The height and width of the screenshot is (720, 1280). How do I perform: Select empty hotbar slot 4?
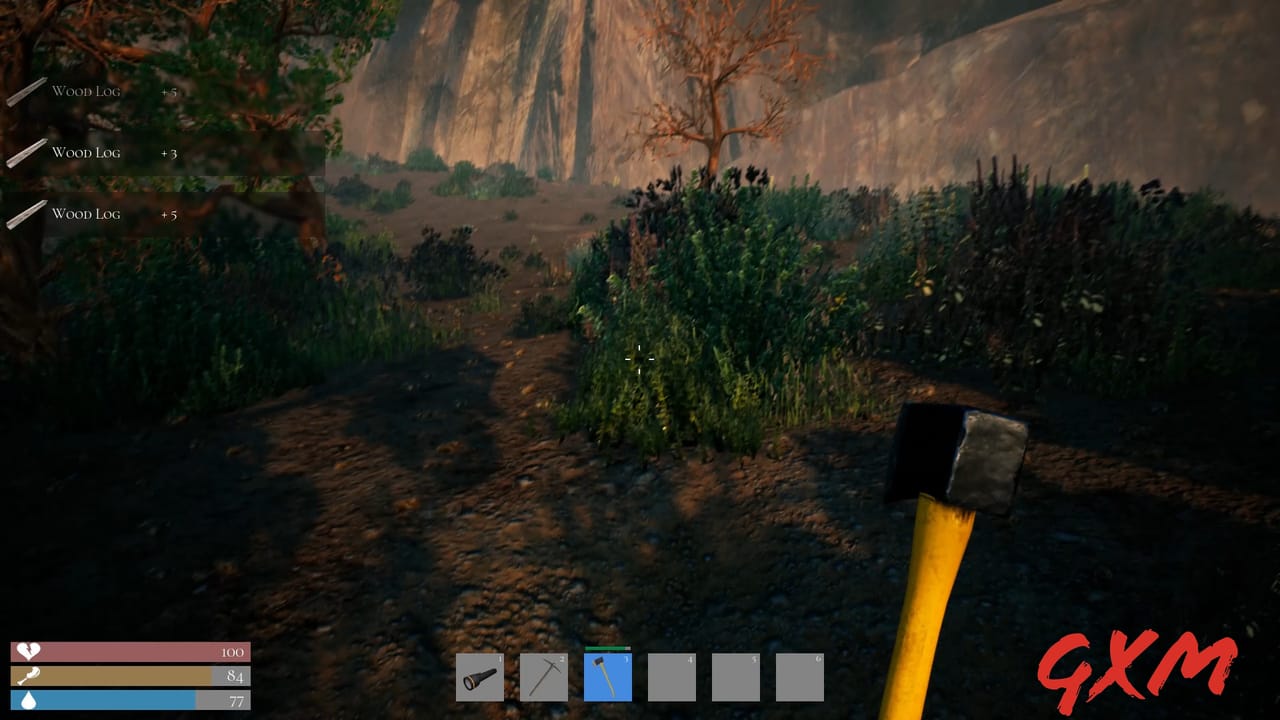[670, 677]
